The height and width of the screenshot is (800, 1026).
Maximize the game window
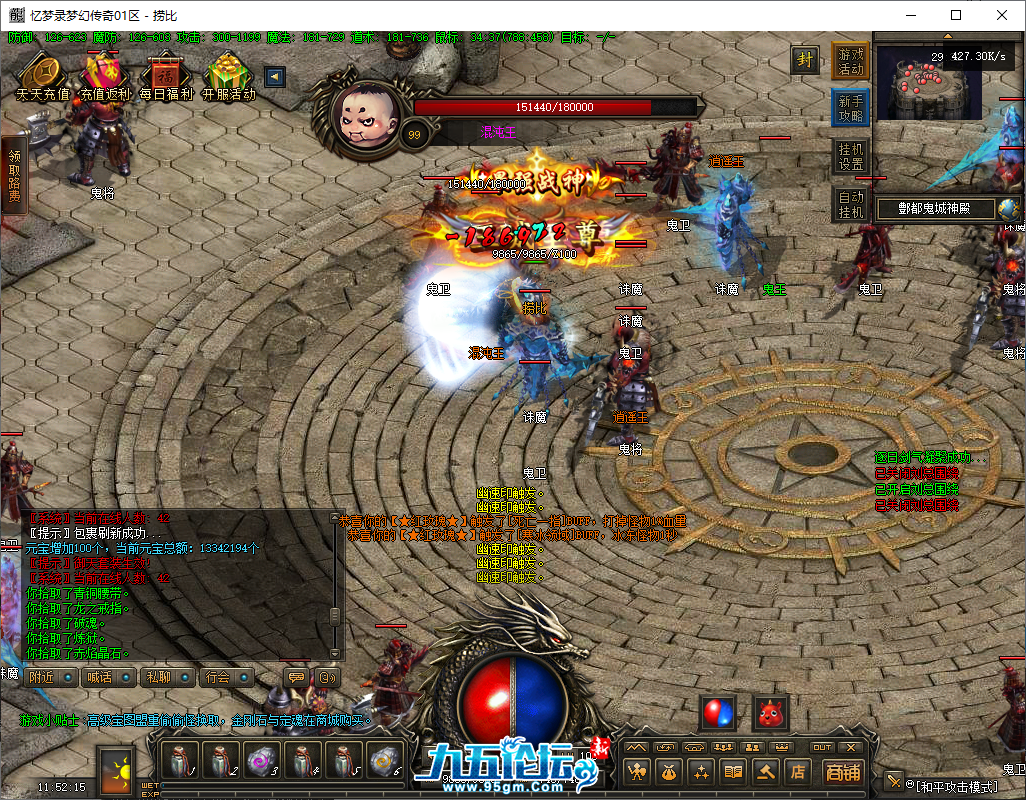click(956, 15)
